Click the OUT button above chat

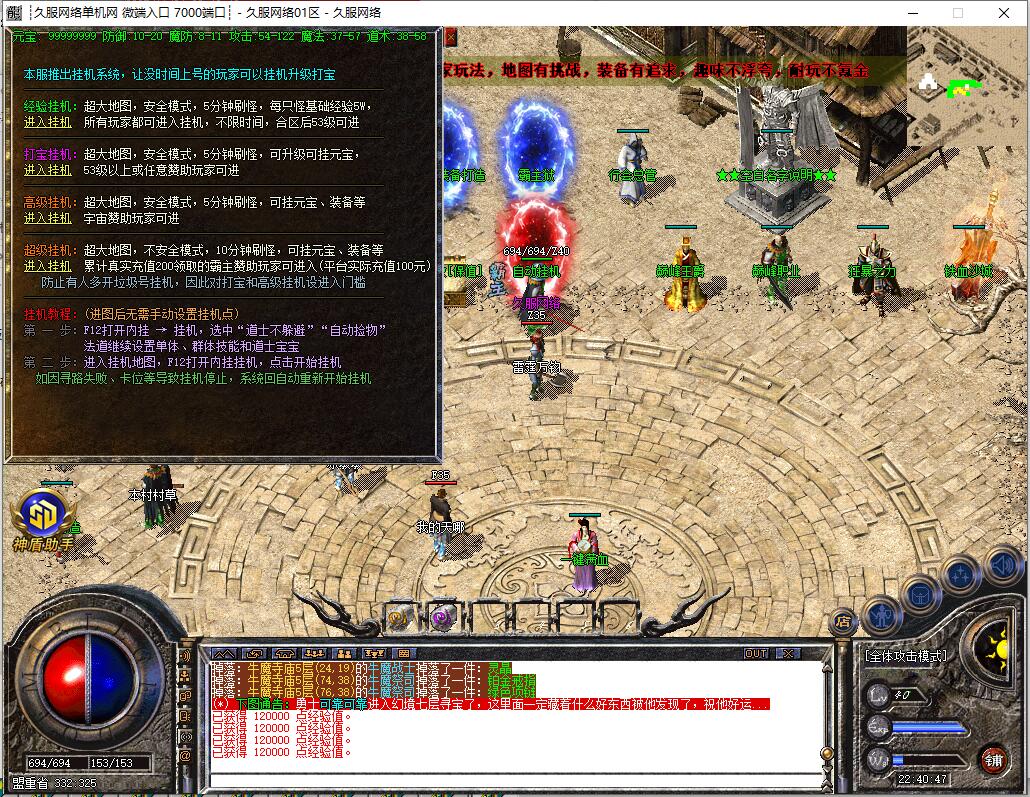point(757,653)
